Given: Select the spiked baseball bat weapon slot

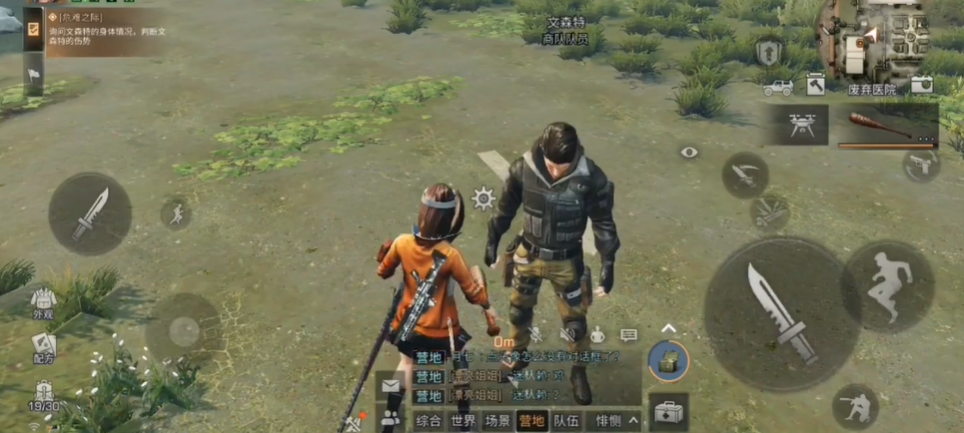Looking at the screenshot, I should pyautogui.click(x=881, y=126).
